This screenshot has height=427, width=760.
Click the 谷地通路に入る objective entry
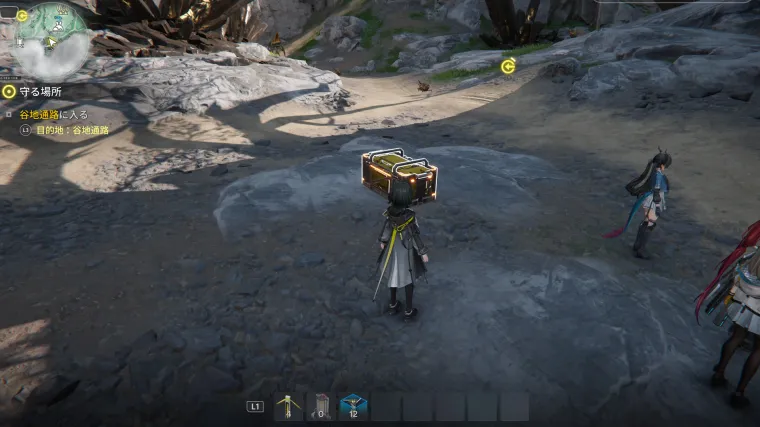pyautogui.click(x=54, y=115)
